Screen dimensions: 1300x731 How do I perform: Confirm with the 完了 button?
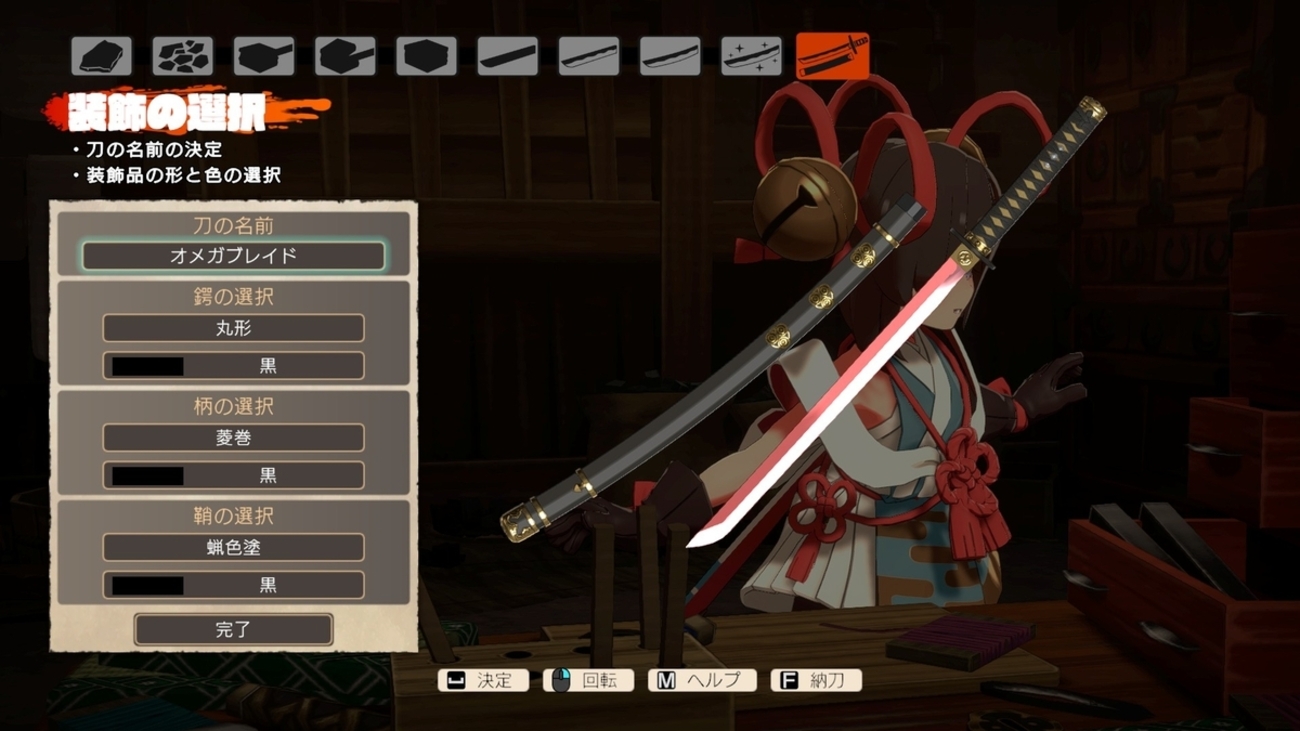pyautogui.click(x=233, y=630)
